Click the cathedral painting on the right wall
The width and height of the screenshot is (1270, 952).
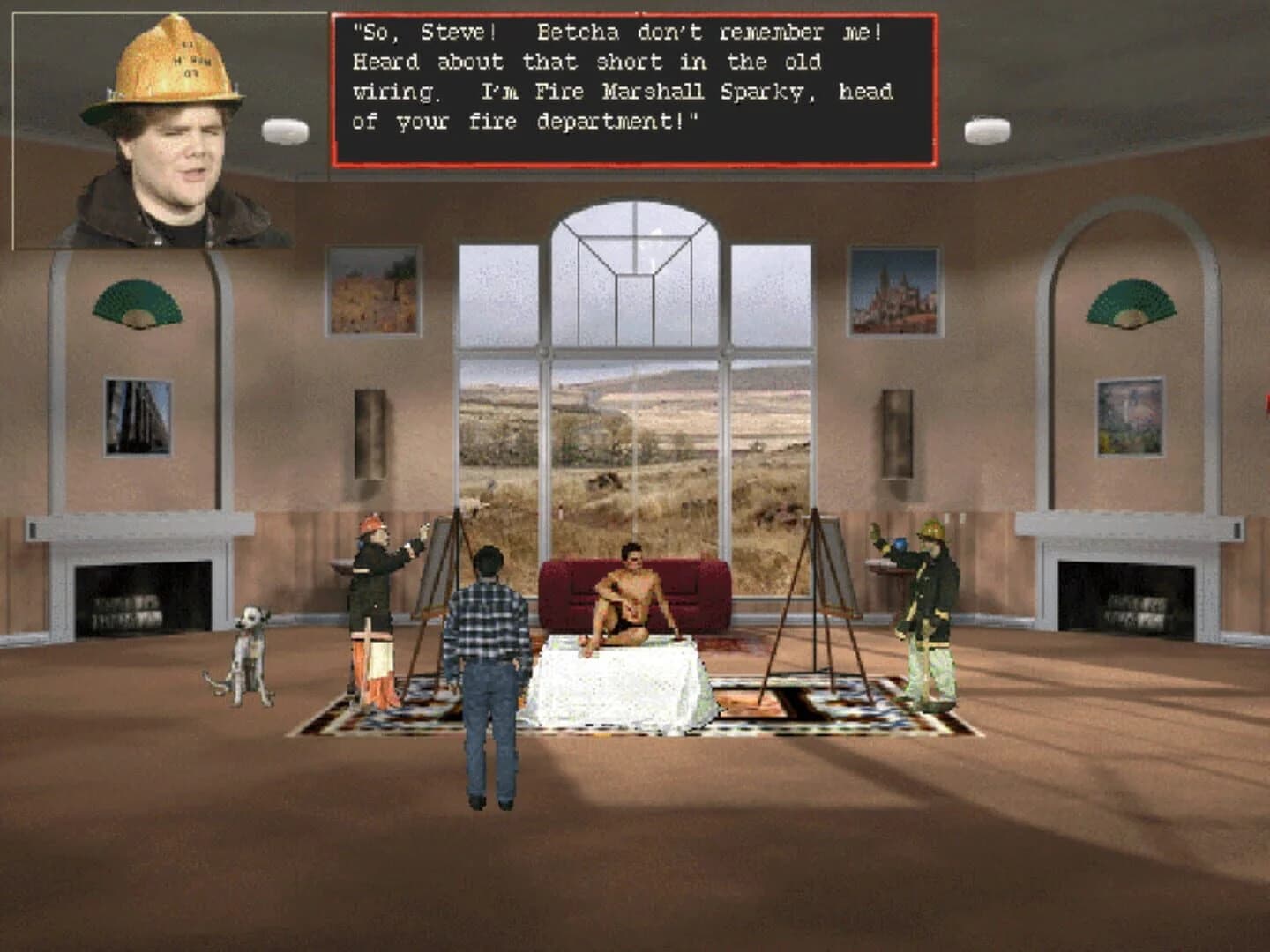click(895, 289)
